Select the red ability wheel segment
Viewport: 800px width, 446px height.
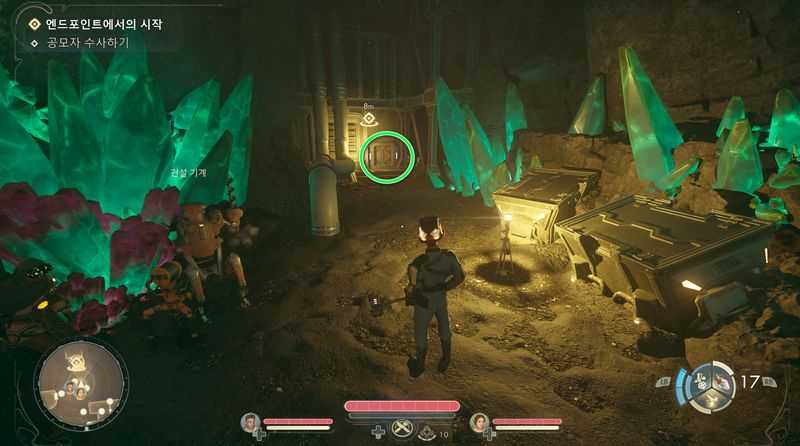pyautogui.click(x=720, y=378)
